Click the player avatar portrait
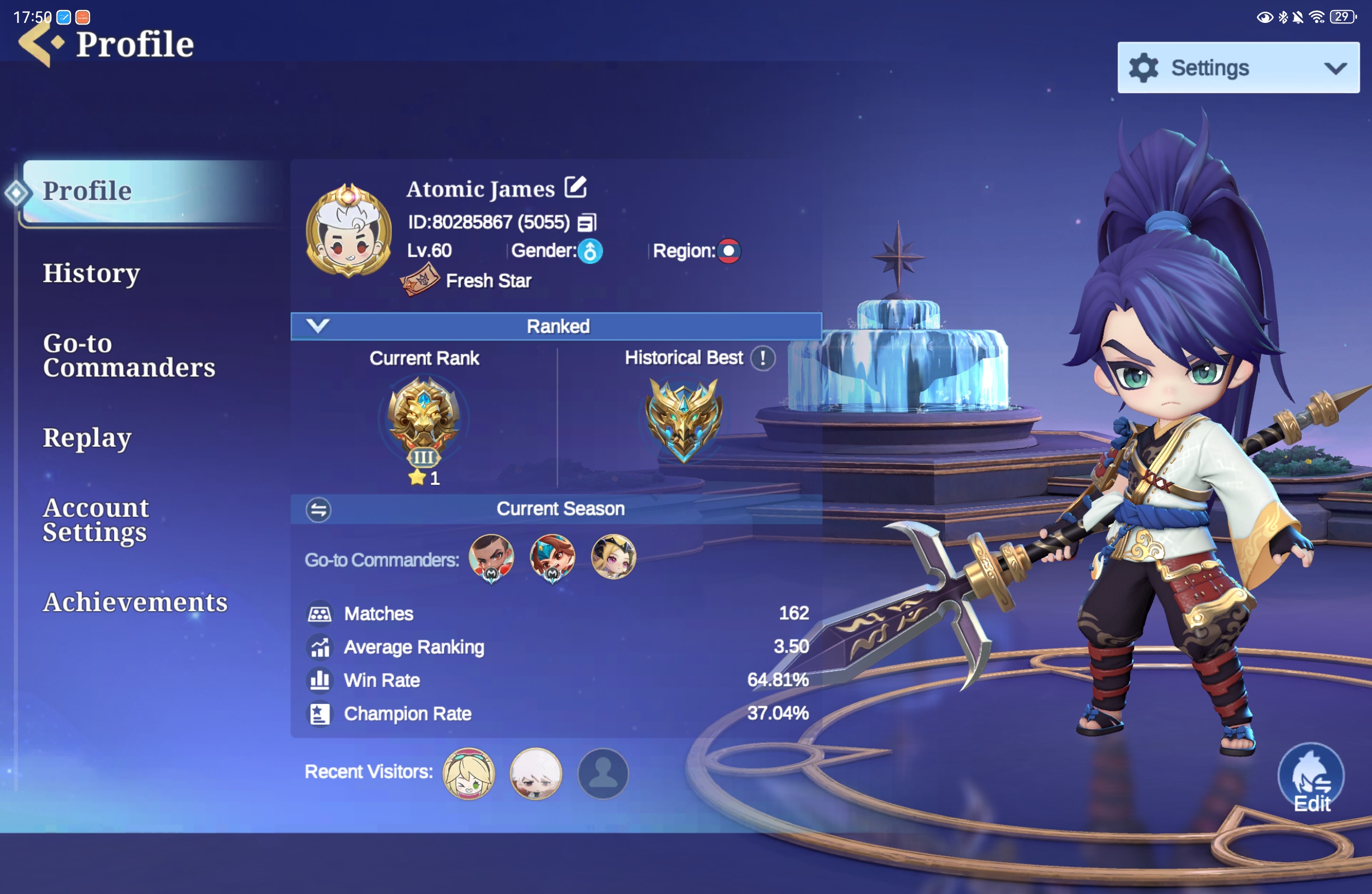Screen dimensions: 1372x894 [348, 231]
